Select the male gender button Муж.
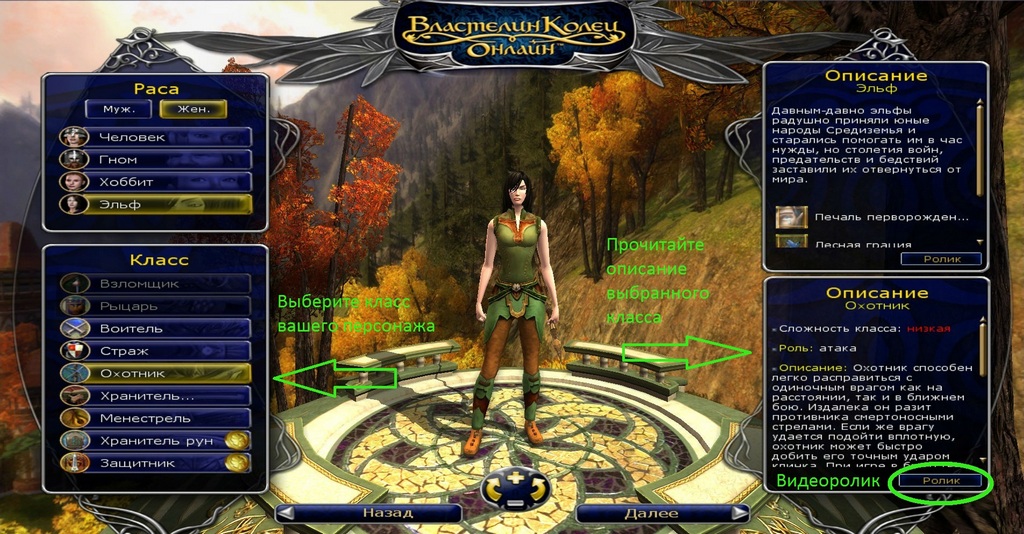The height and width of the screenshot is (534, 1024). click(118, 109)
